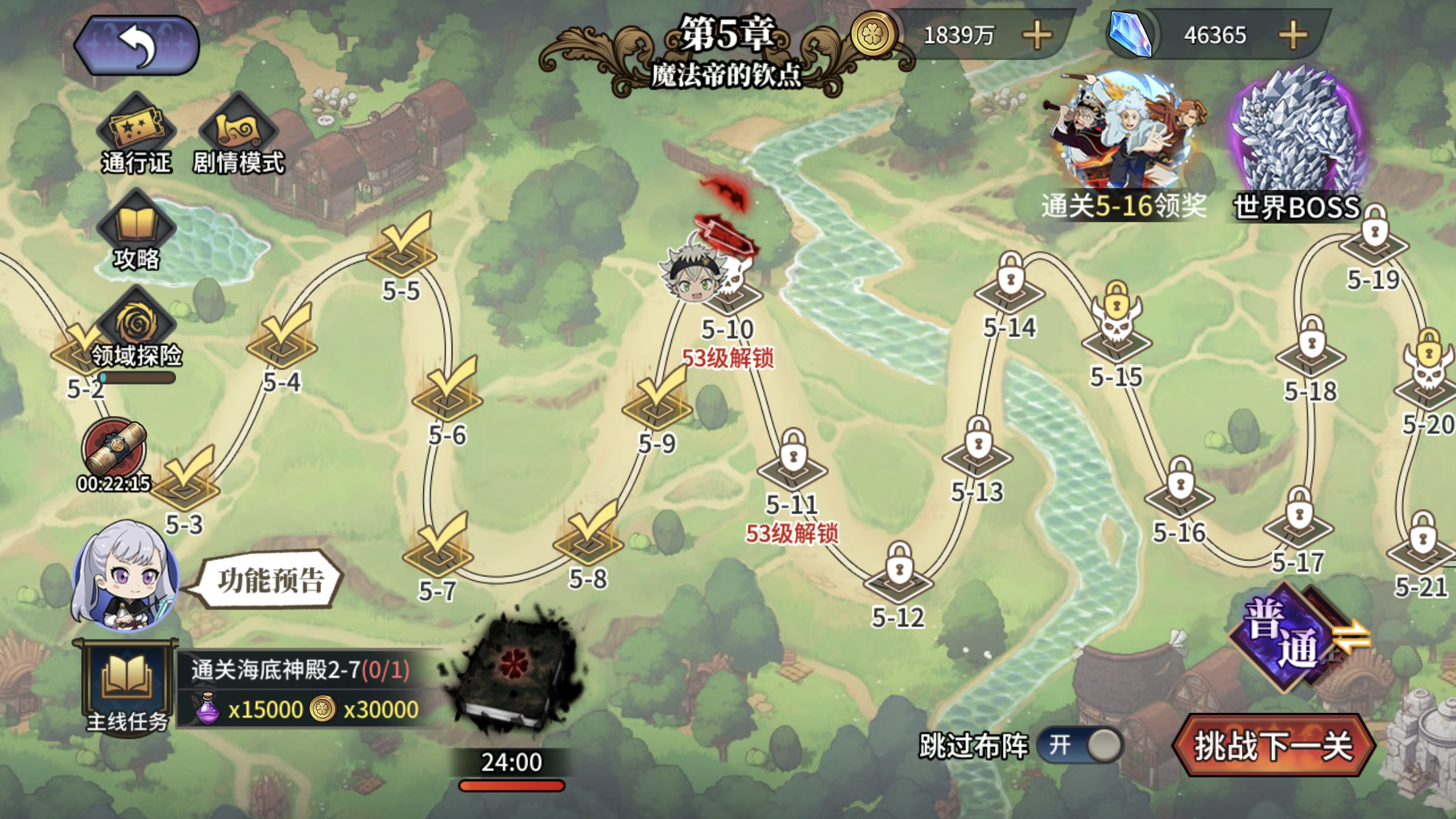The height and width of the screenshot is (819, 1456).
Task: Select completed stage 5-5
Action: click(402, 249)
